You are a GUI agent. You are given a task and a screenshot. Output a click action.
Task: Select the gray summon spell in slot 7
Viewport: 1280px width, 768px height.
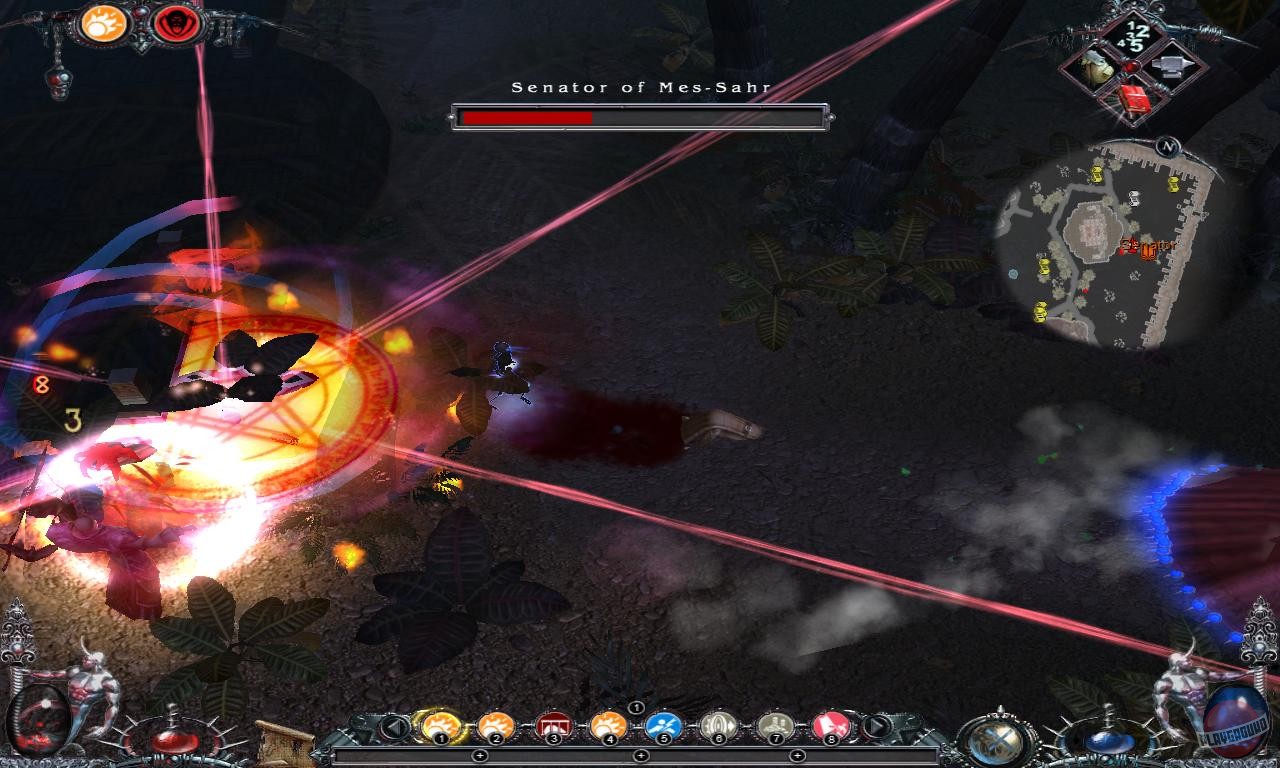pos(776,725)
